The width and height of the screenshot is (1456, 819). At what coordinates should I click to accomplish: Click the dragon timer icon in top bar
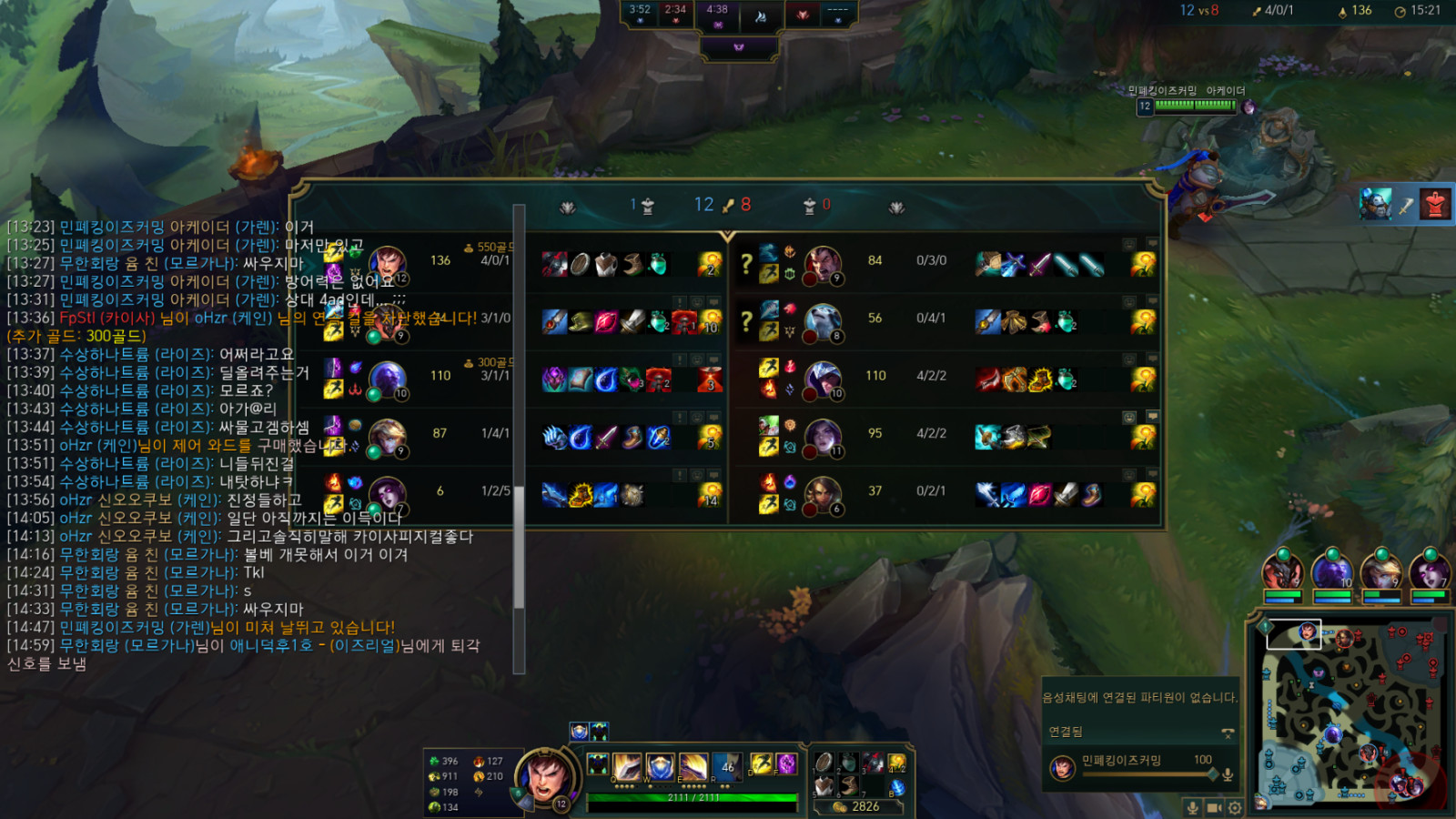[758, 14]
